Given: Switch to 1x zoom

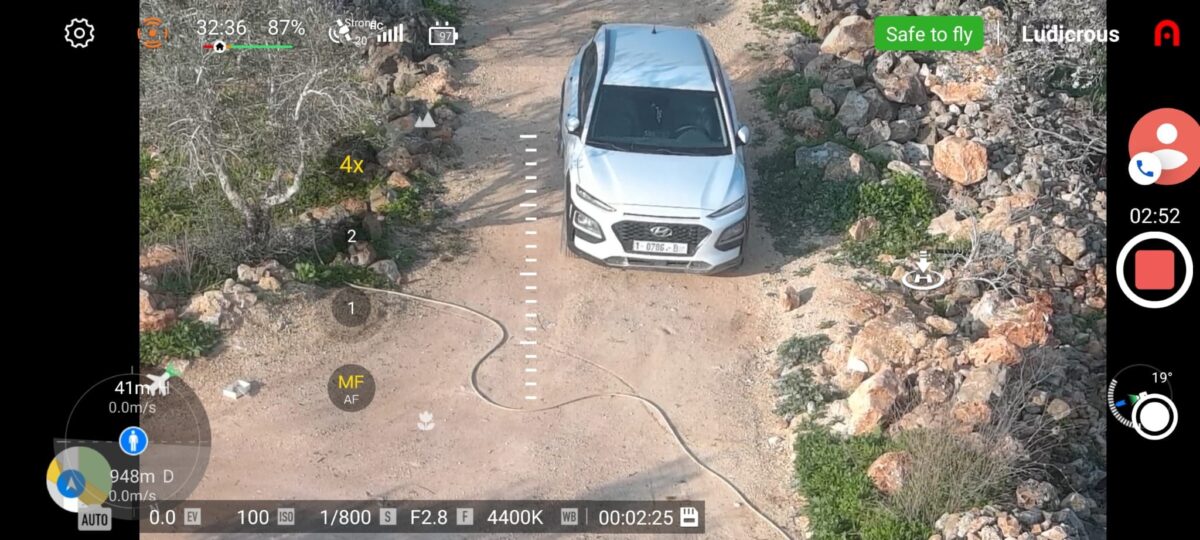Looking at the screenshot, I should click(351, 307).
